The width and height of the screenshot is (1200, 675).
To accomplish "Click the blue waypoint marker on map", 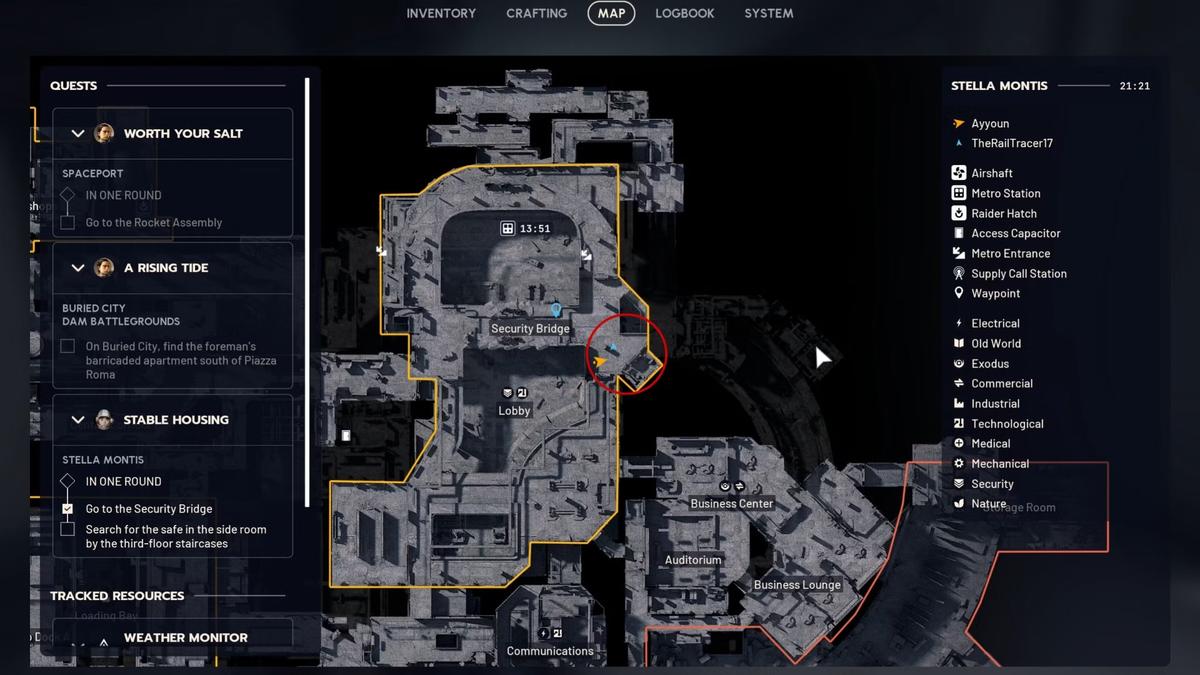I will tap(556, 310).
